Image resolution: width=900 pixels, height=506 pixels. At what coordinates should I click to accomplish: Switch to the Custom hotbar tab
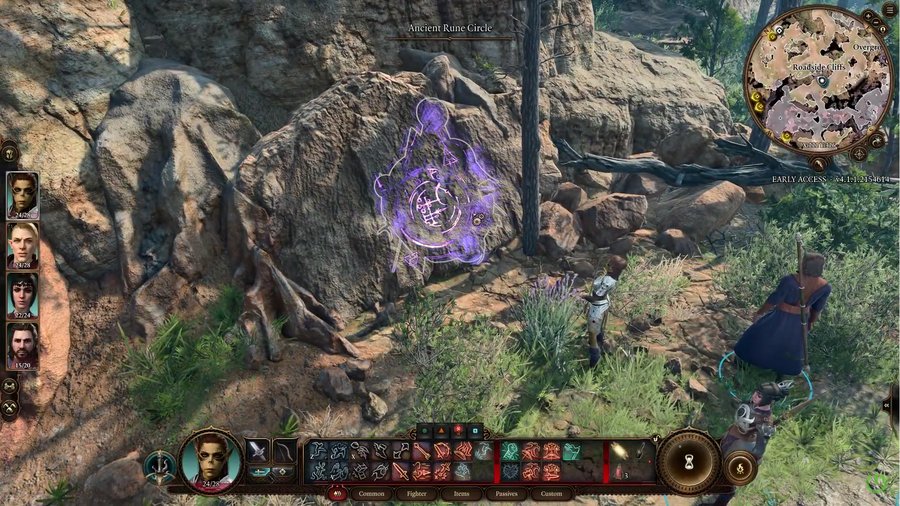[x=551, y=493]
